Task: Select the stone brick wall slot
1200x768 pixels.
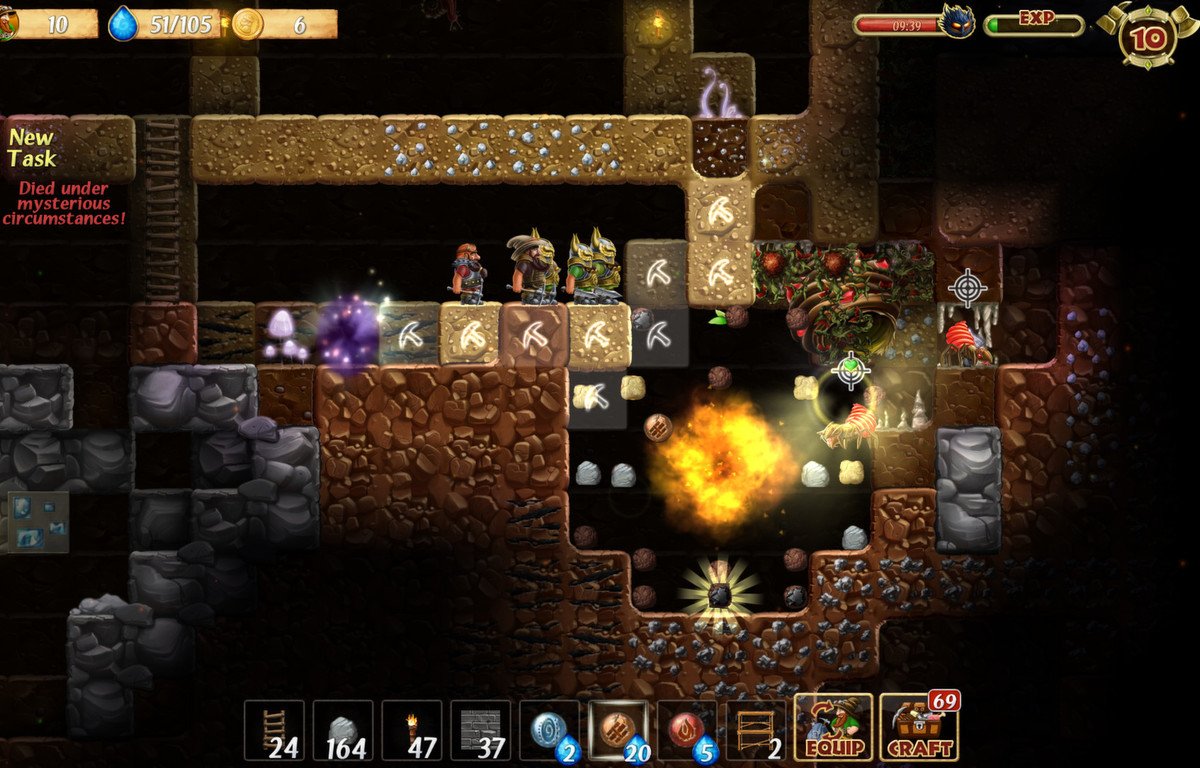Action: [480, 730]
